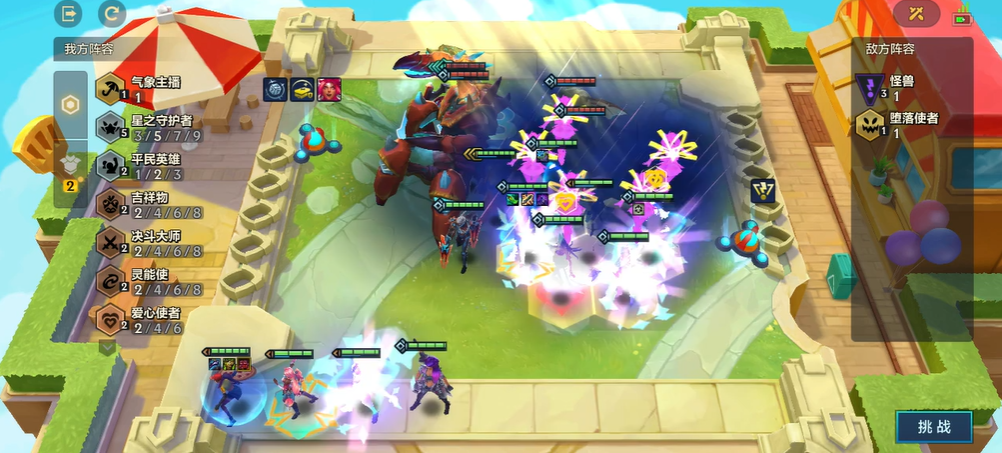Select the 星之守护者 trait entry
The width and height of the screenshot is (1002, 453).
click(x=145, y=128)
